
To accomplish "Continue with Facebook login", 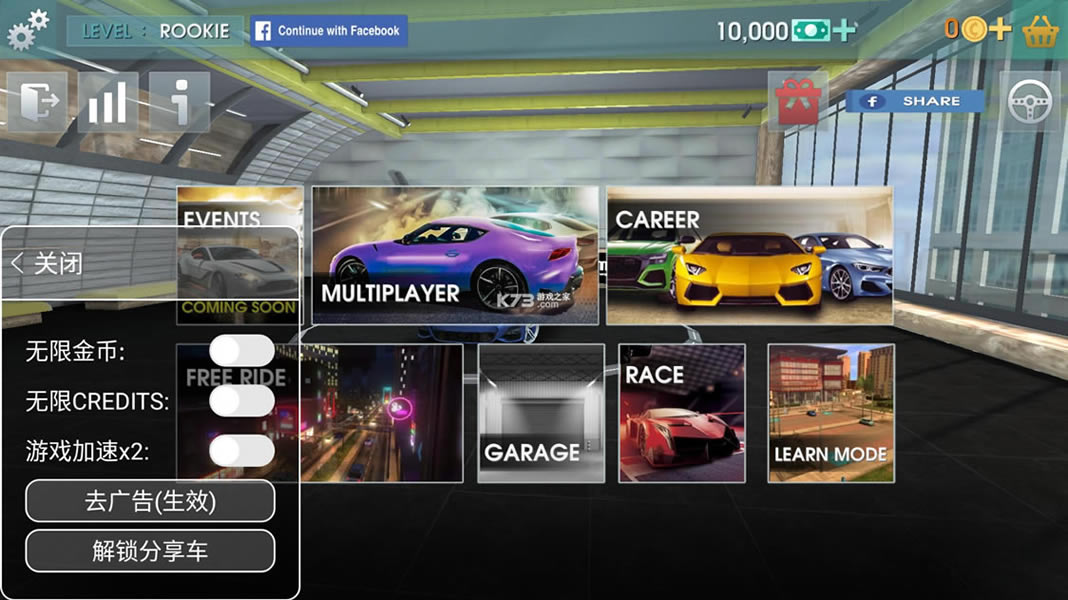I will (329, 31).
